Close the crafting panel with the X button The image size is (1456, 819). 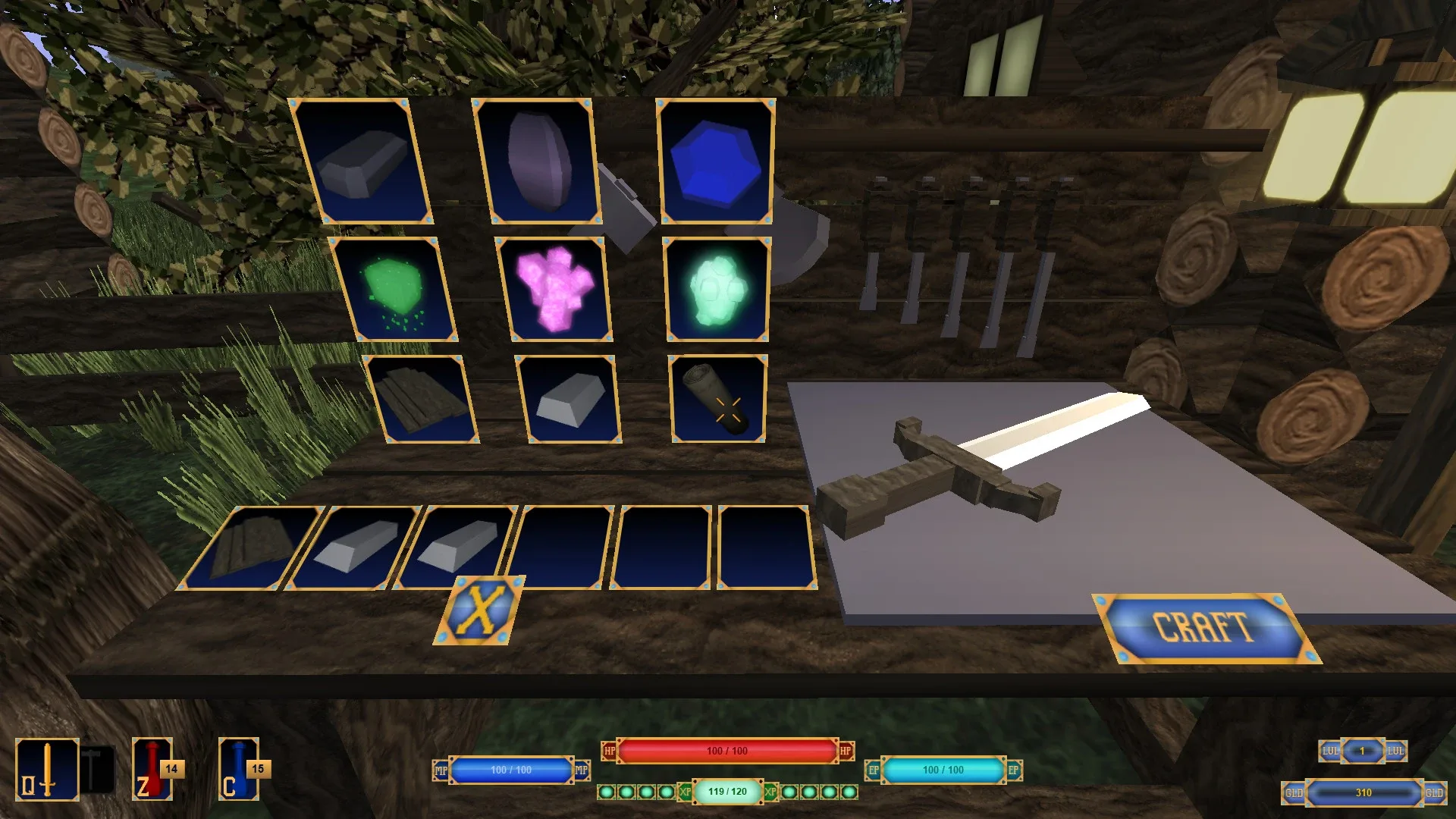[x=482, y=612]
